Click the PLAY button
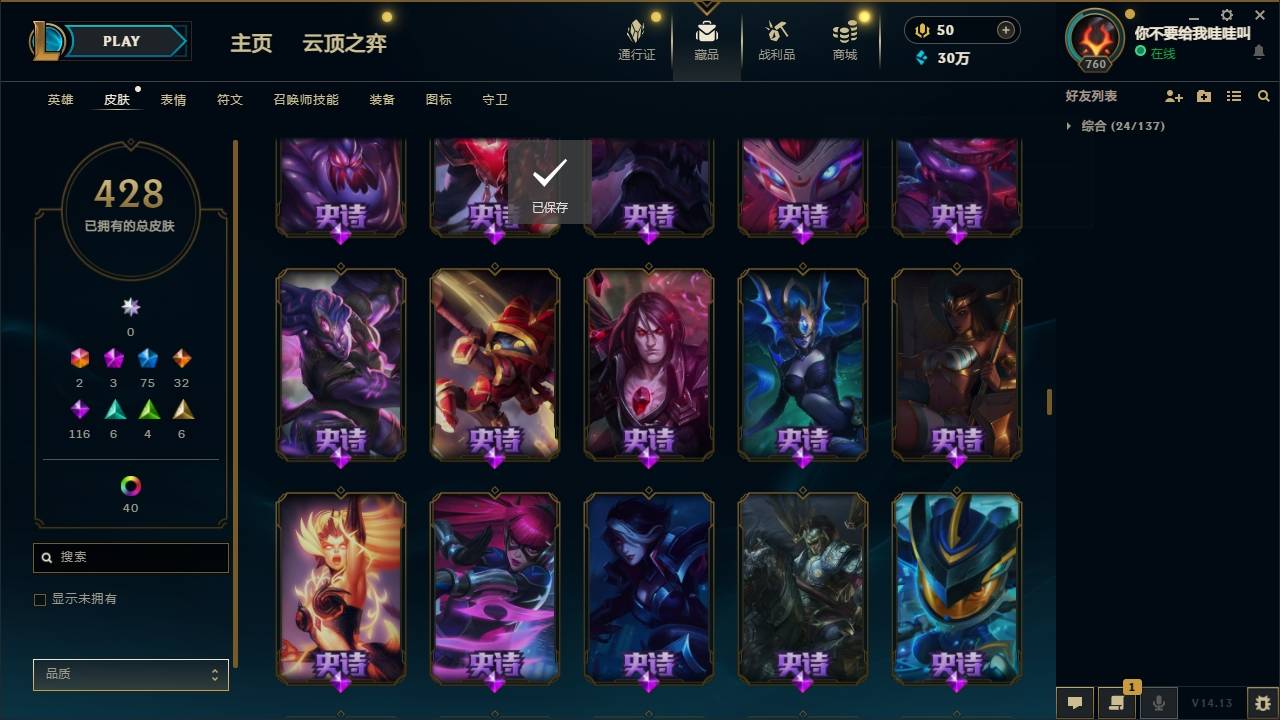The width and height of the screenshot is (1280, 720). 121,41
